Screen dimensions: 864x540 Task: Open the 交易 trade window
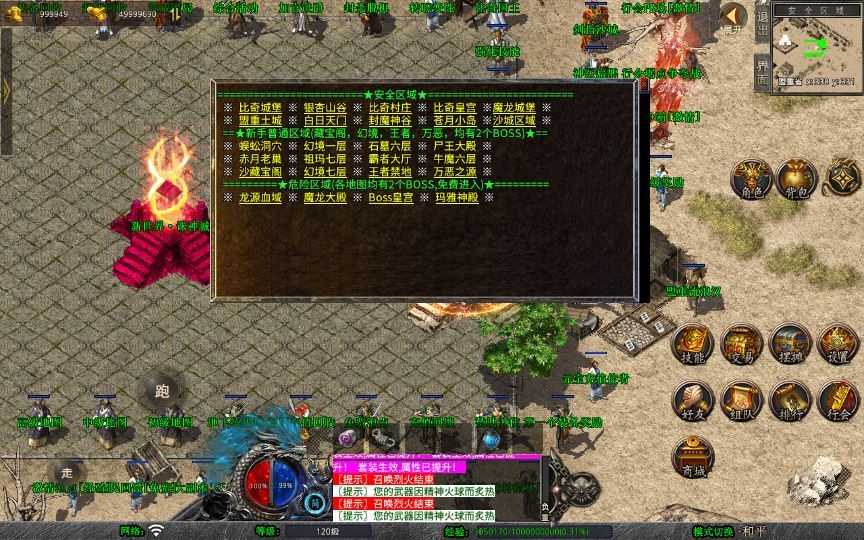[742, 344]
